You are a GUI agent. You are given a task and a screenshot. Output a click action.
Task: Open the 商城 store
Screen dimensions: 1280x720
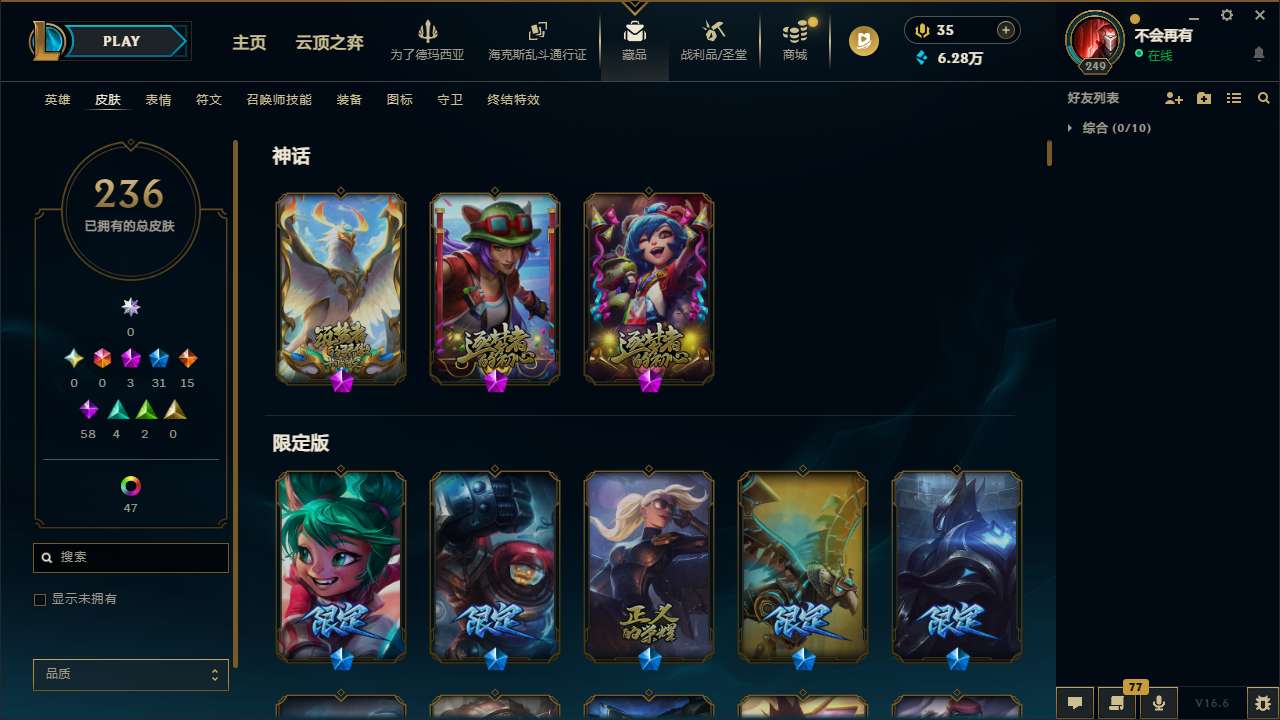(x=794, y=43)
